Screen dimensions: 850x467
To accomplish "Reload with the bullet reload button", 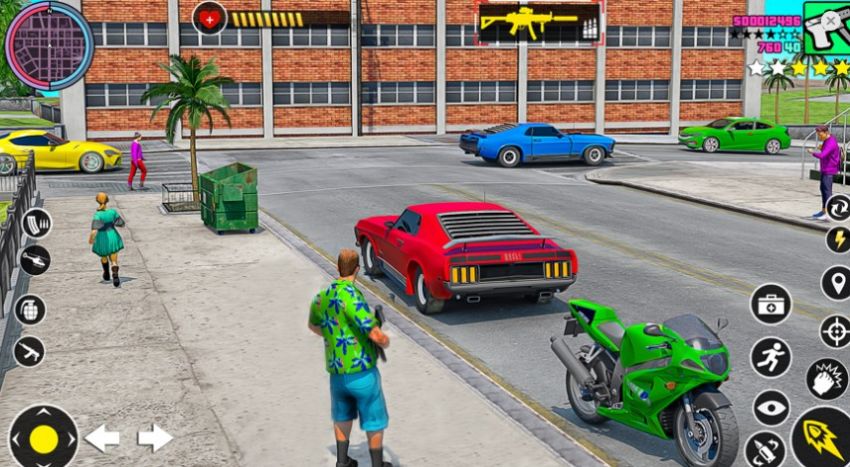I will tap(765, 450).
